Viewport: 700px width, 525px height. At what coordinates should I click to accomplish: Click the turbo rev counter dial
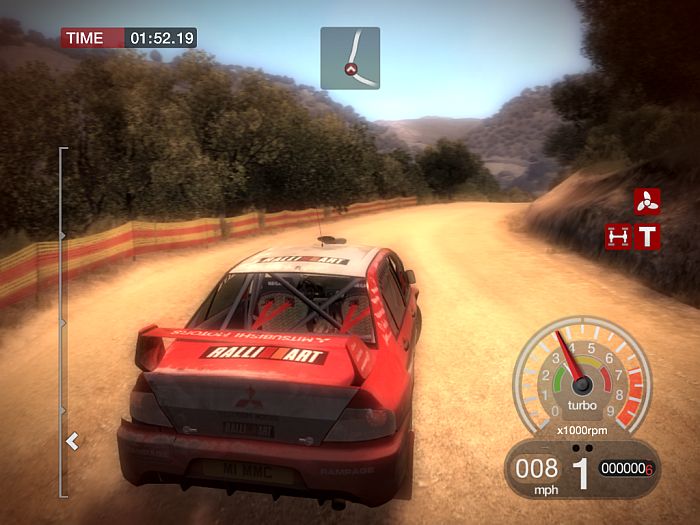[x=581, y=376]
